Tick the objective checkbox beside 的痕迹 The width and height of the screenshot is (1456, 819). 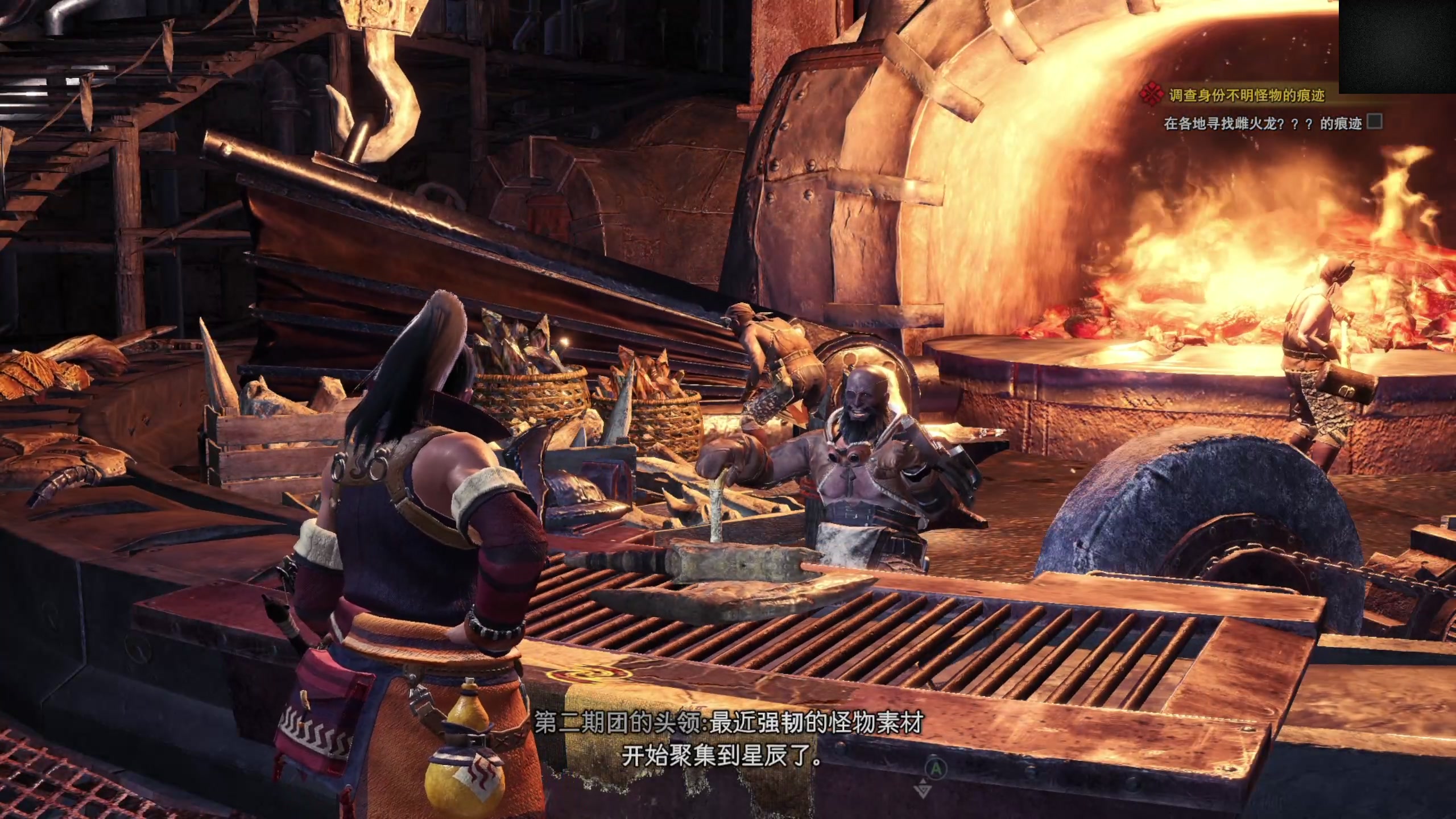tap(1374, 122)
